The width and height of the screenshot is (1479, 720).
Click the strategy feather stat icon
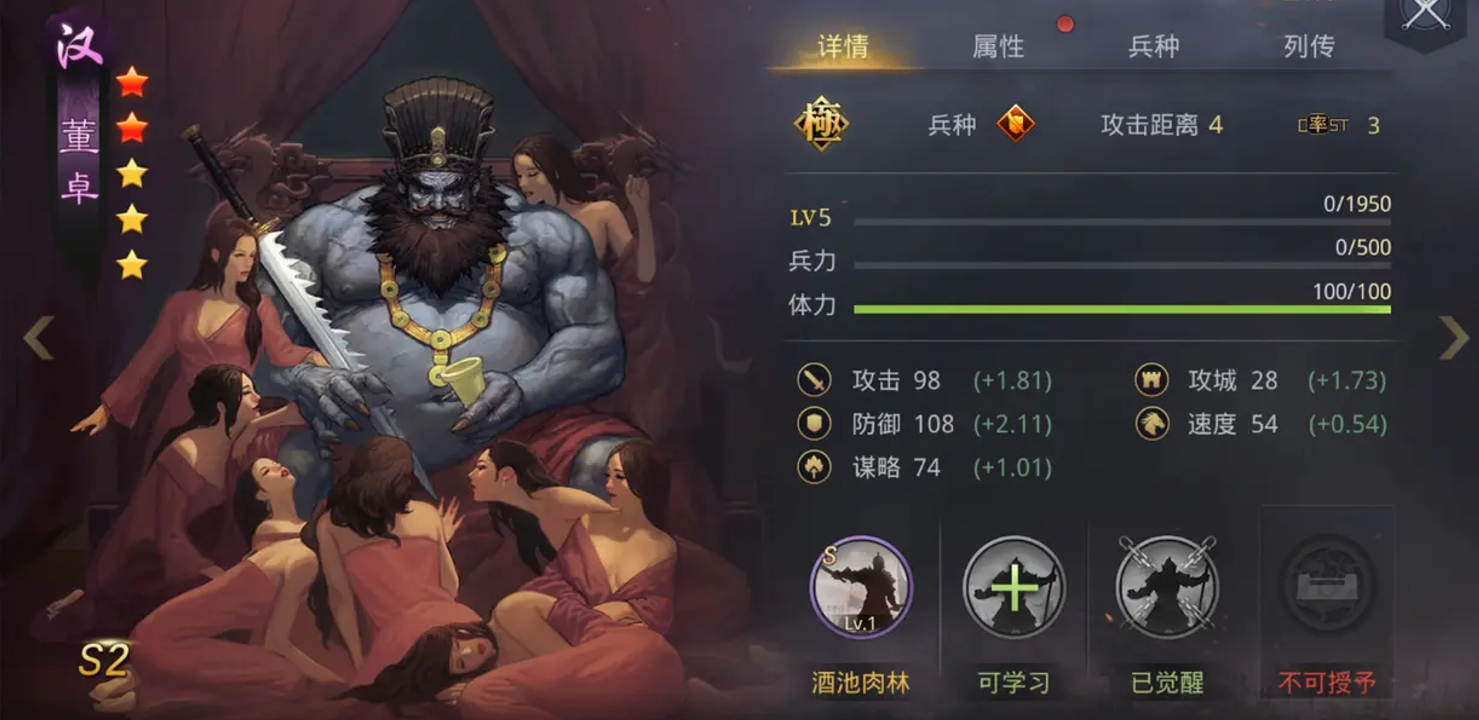tap(815, 467)
